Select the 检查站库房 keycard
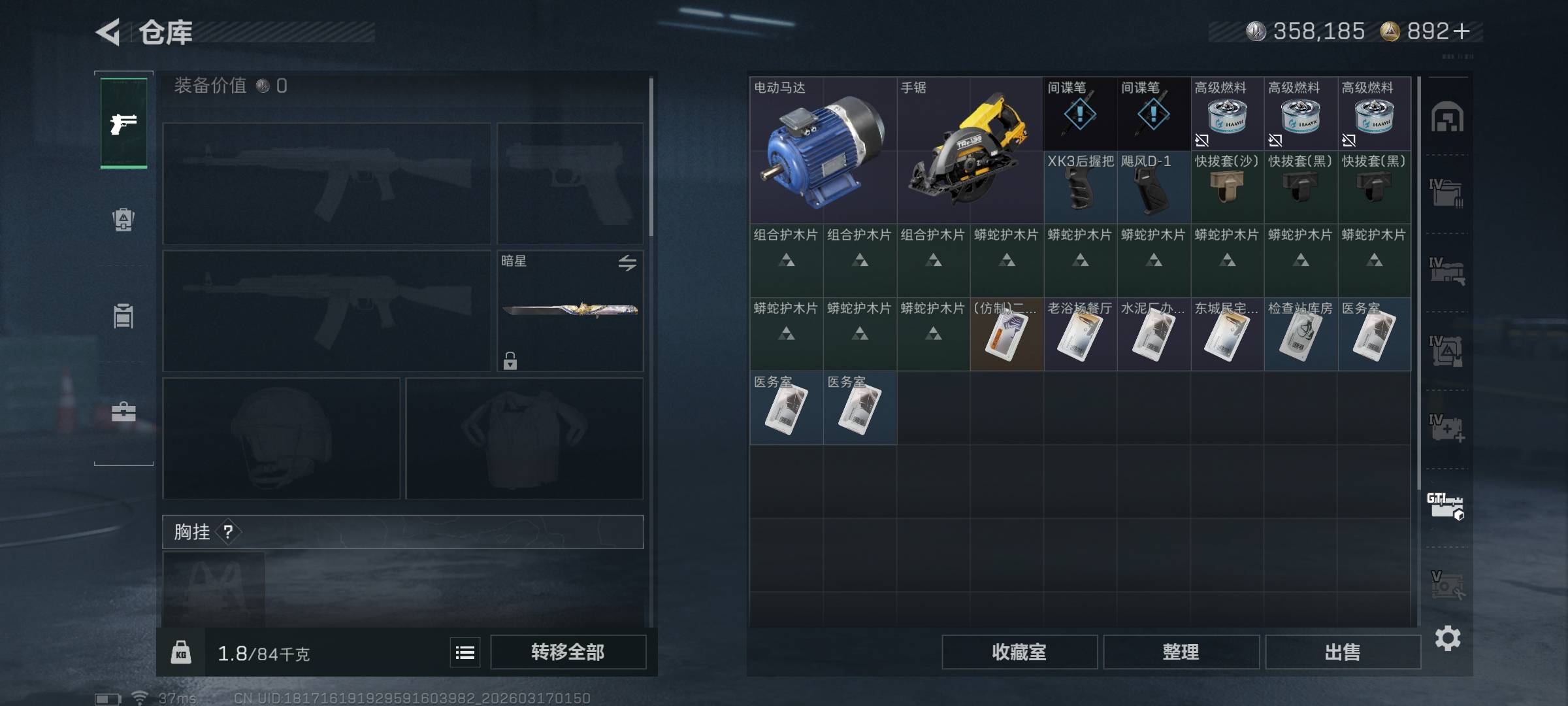 1300,335
